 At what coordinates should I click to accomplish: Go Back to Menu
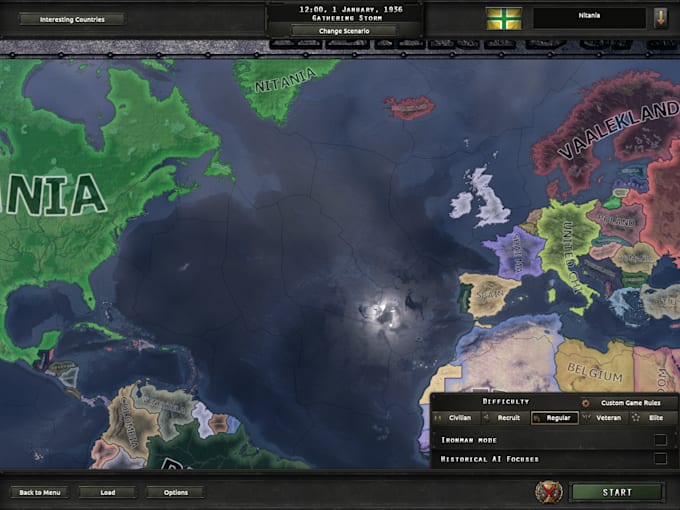point(40,492)
